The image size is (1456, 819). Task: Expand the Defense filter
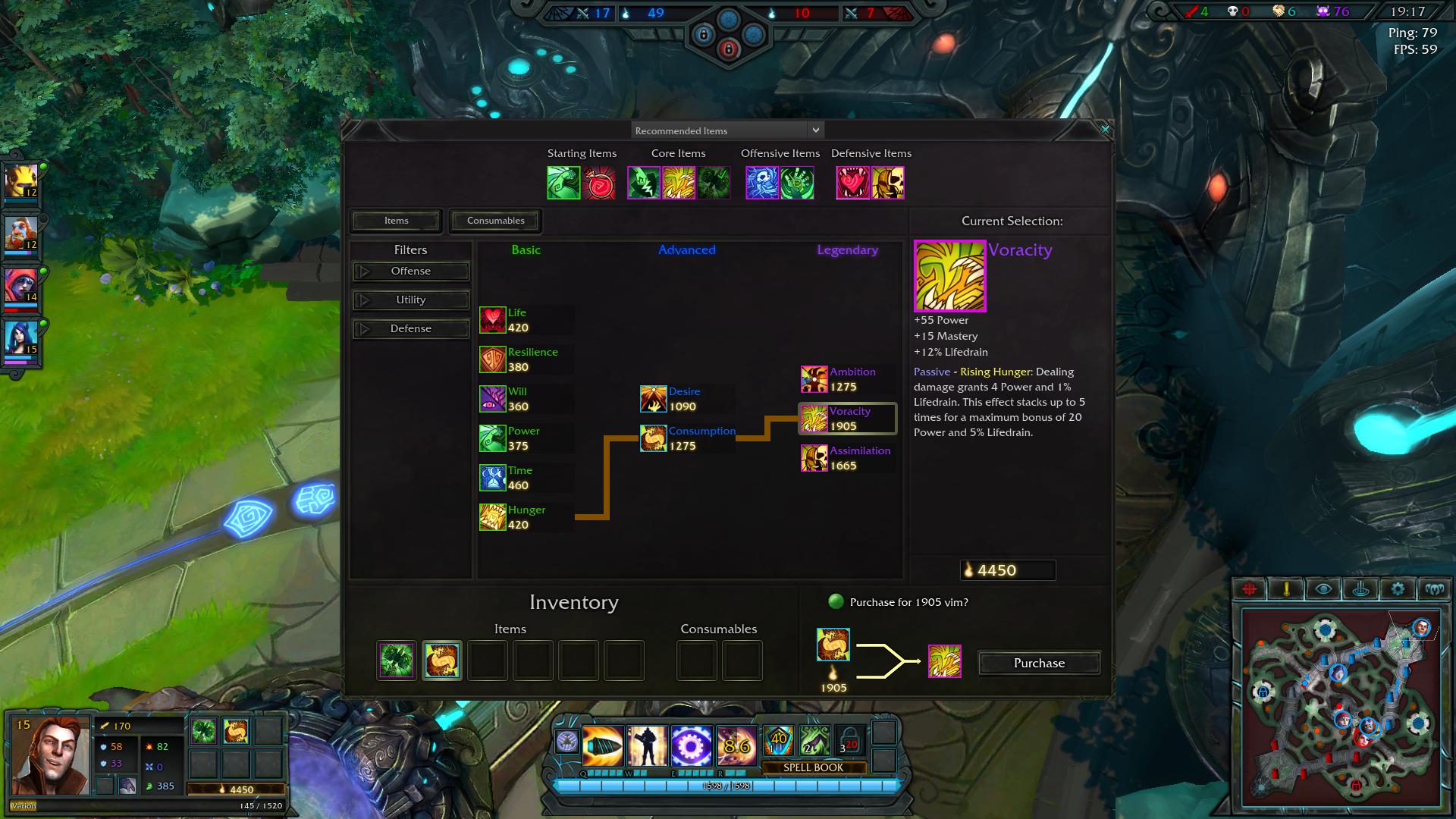pos(410,329)
